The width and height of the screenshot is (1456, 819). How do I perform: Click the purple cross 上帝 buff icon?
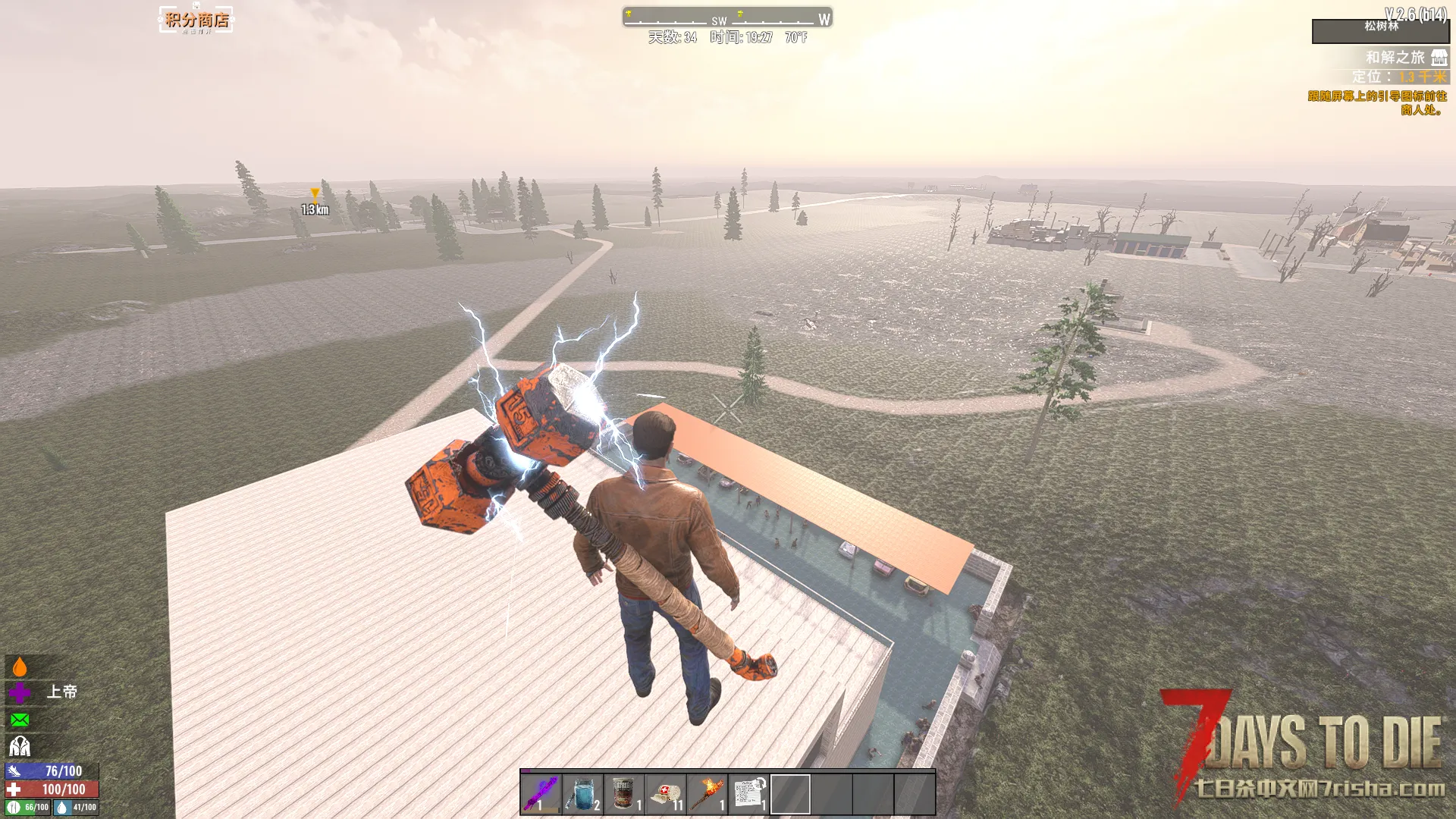click(x=20, y=692)
